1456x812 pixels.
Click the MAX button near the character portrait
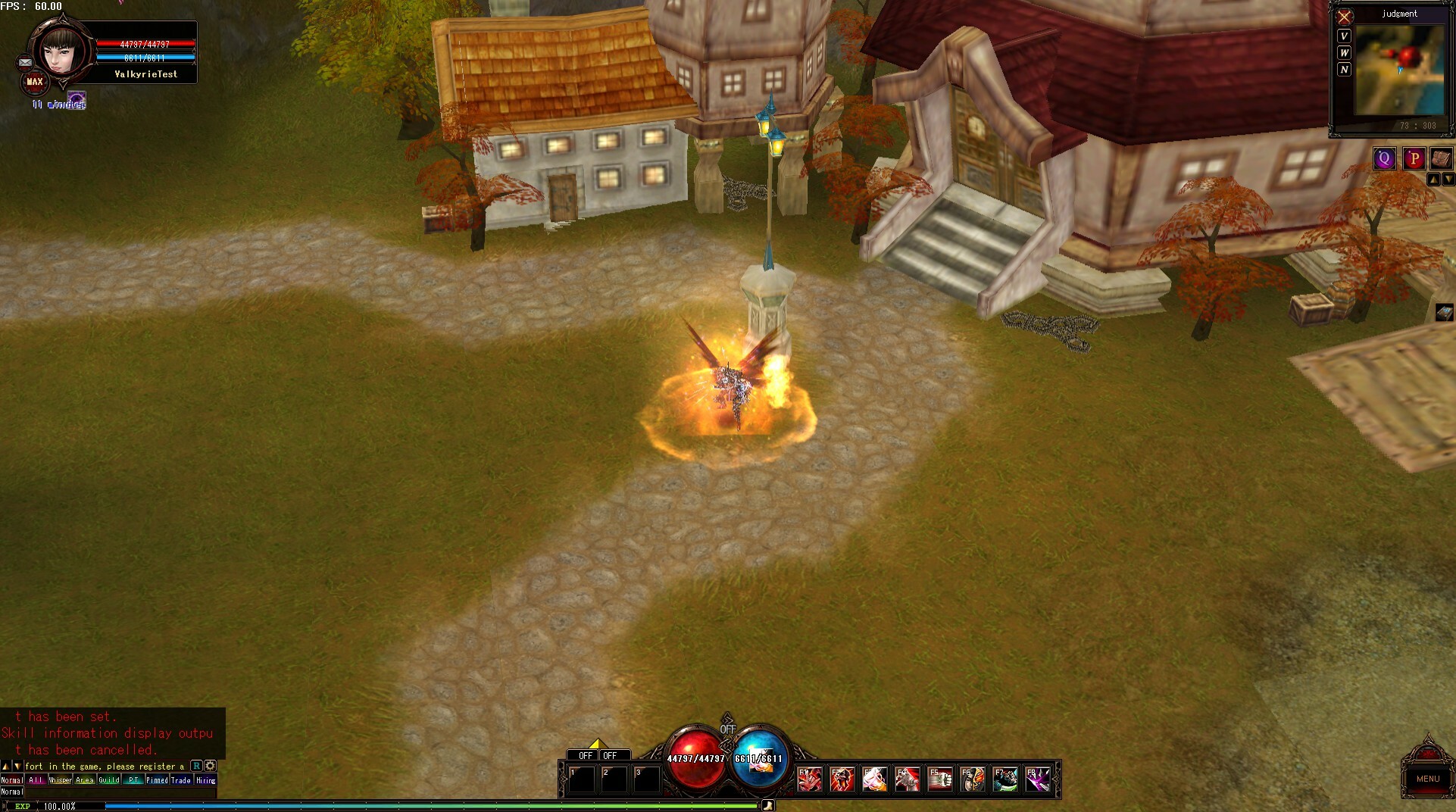click(35, 80)
